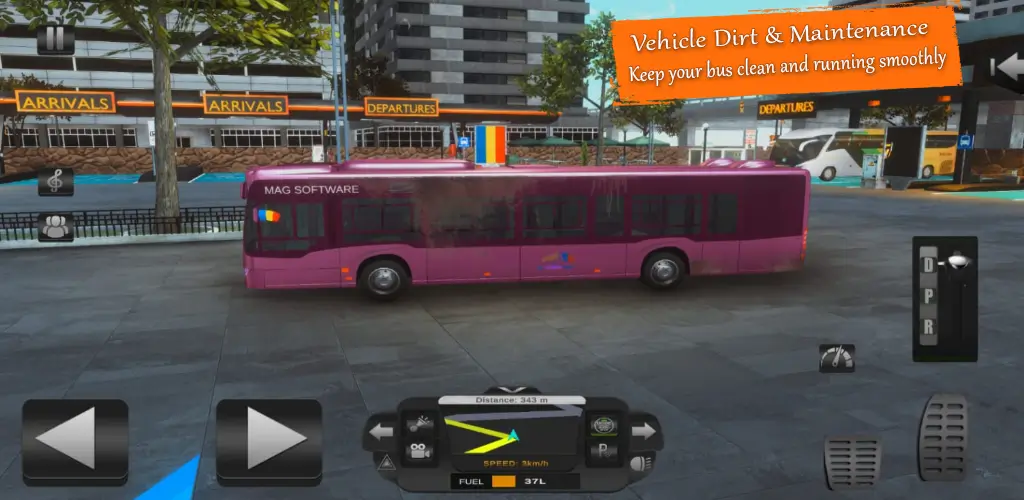Step on the accelerator pedal
Screen dimensions: 1024x500
(943, 437)
